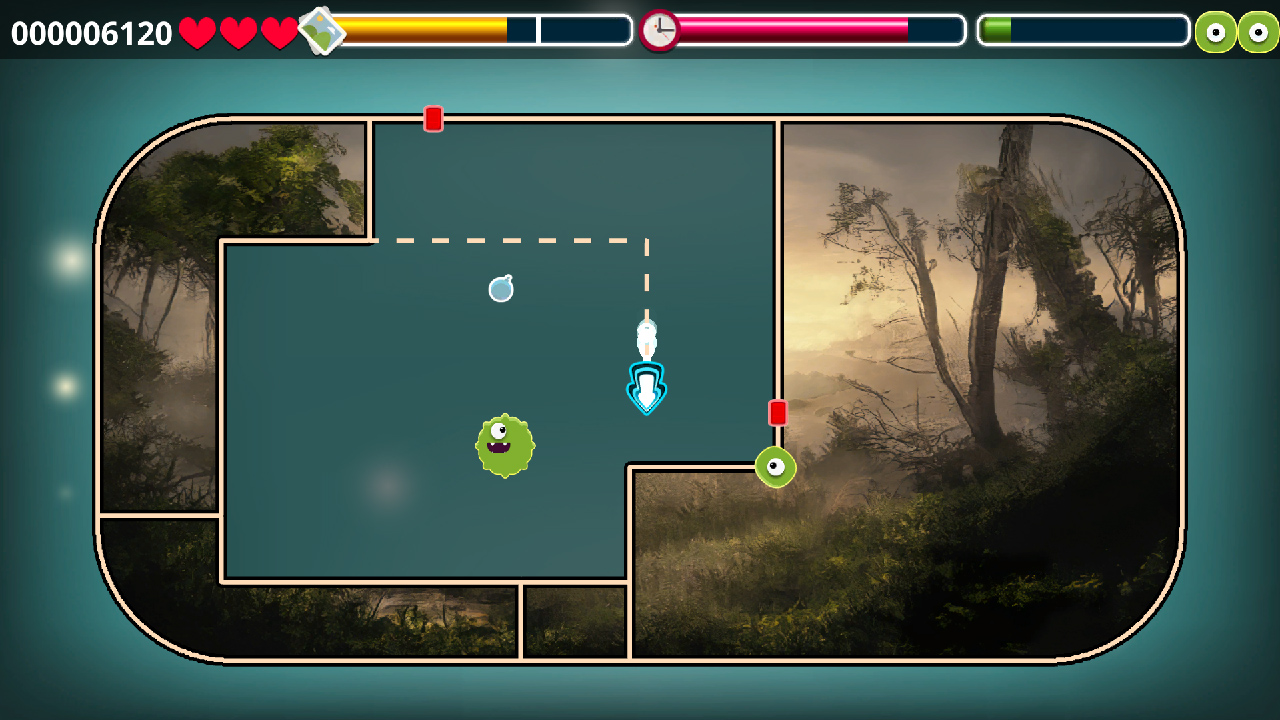Screen dimensions: 1280x720
Task: Click the map thumbnail icon in the HUD
Action: click(x=322, y=31)
